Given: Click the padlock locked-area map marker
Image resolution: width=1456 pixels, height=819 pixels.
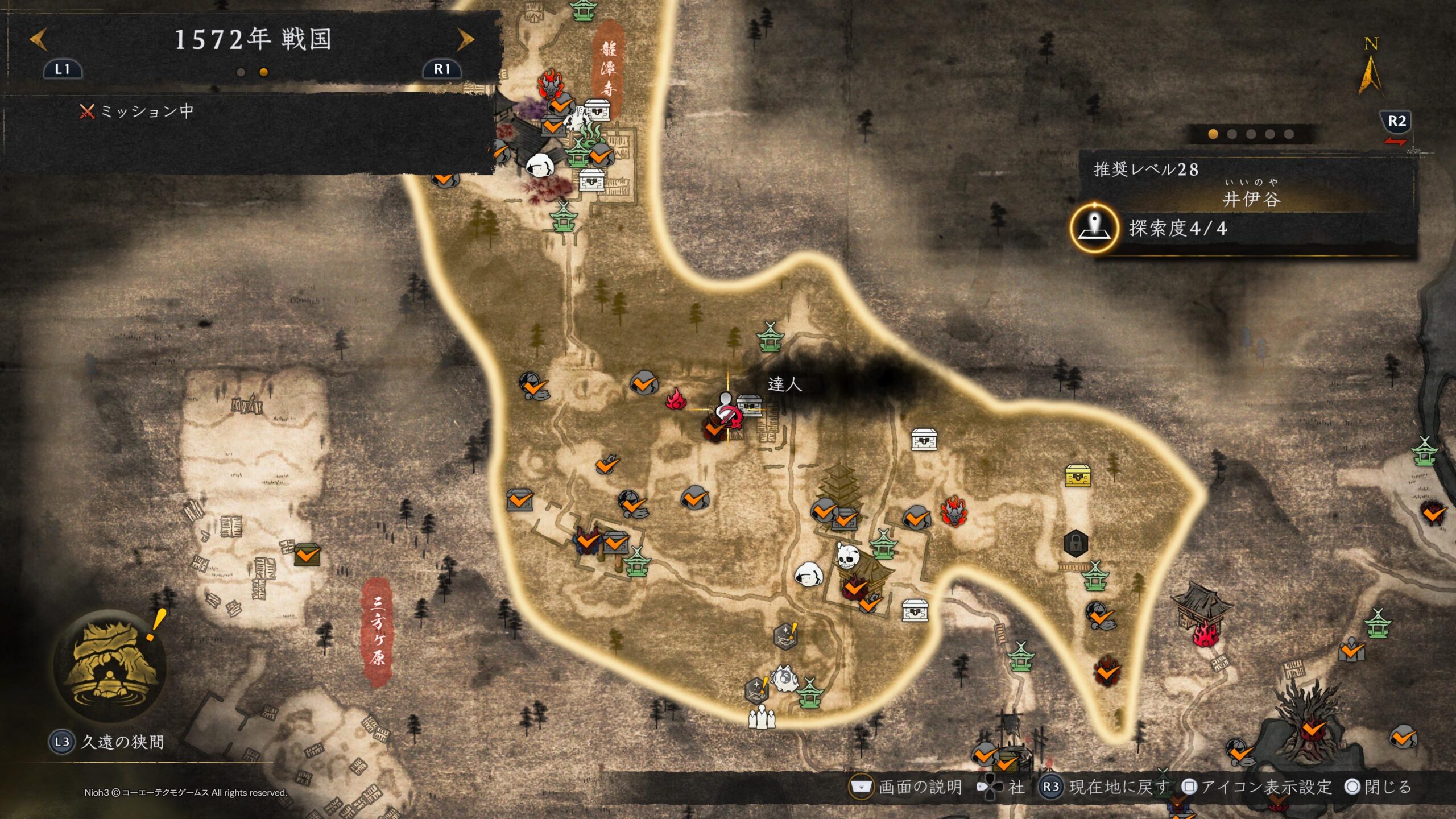Looking at the screenshot, I should point(1075,543).
